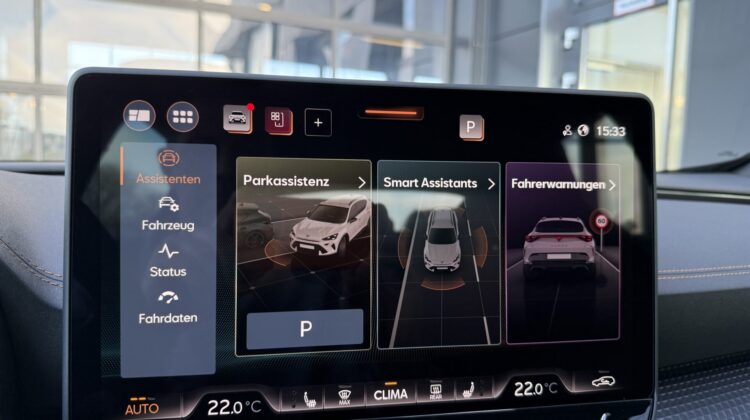Add a shortcut with the plus button
This screenshot has width=750, height=420.
tap(318, 122)
